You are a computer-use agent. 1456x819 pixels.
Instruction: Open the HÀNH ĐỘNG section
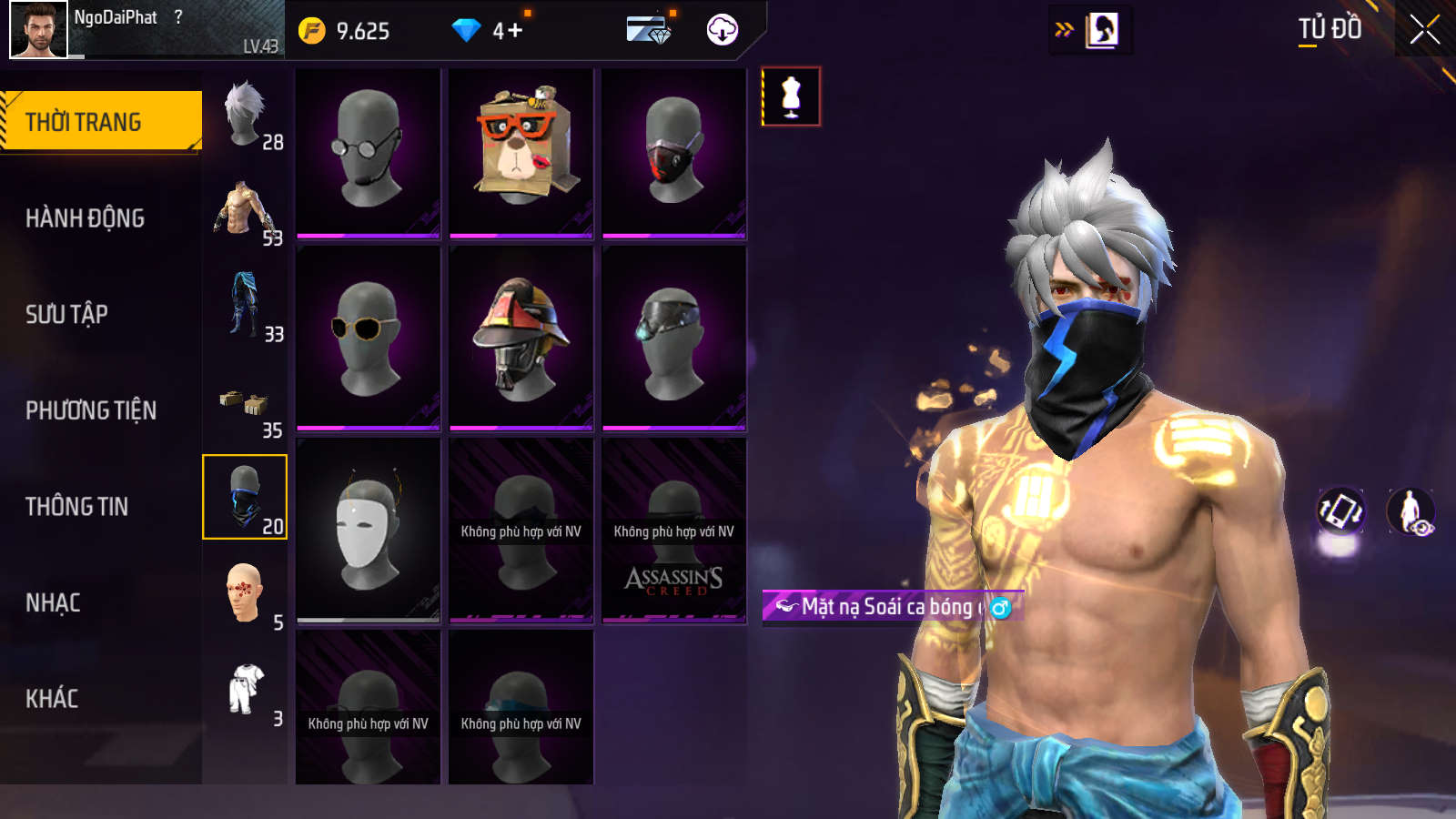[x=85, y=218]
